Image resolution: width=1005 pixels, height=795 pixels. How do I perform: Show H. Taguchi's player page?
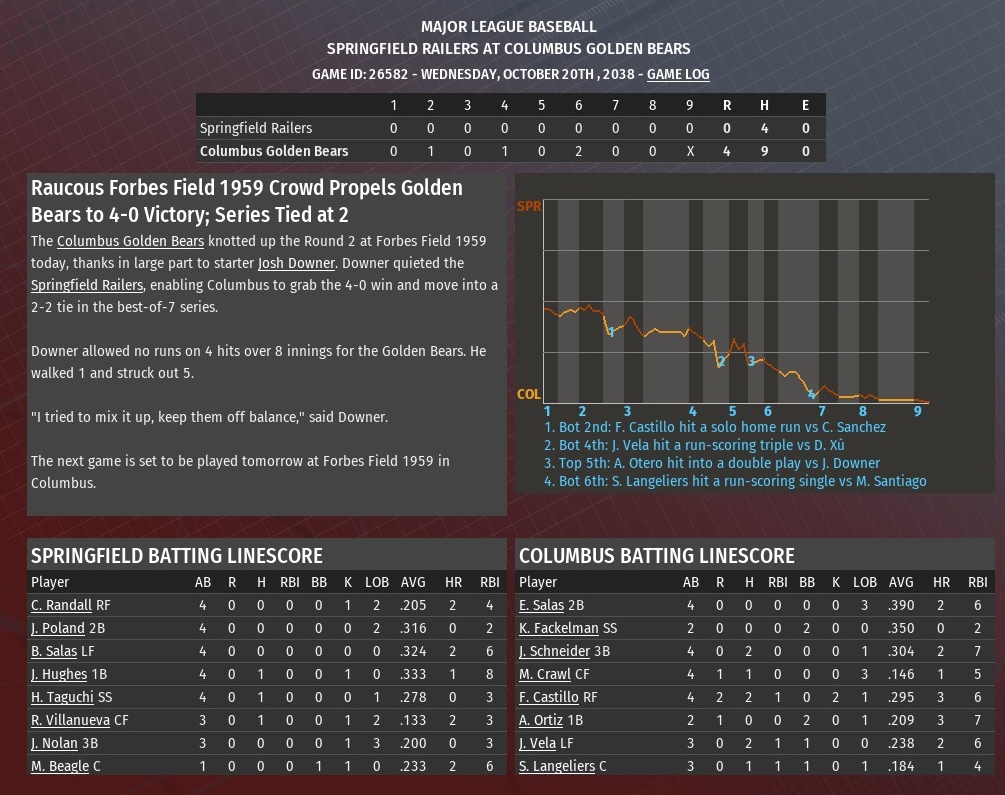pyautogui.click(x=61, y=697)
